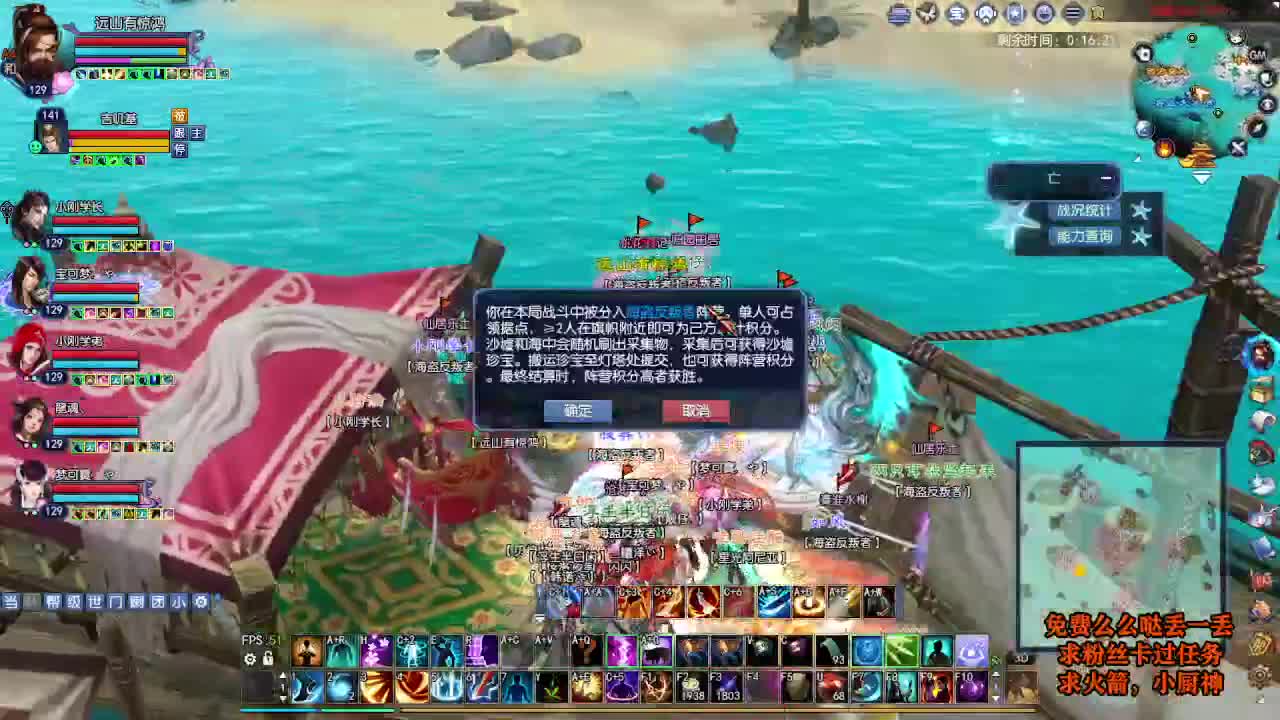This screenshot has width=1280, height=720.
Task: Click the star emblem icon in the top menu row
Action: click(1014, 12)
